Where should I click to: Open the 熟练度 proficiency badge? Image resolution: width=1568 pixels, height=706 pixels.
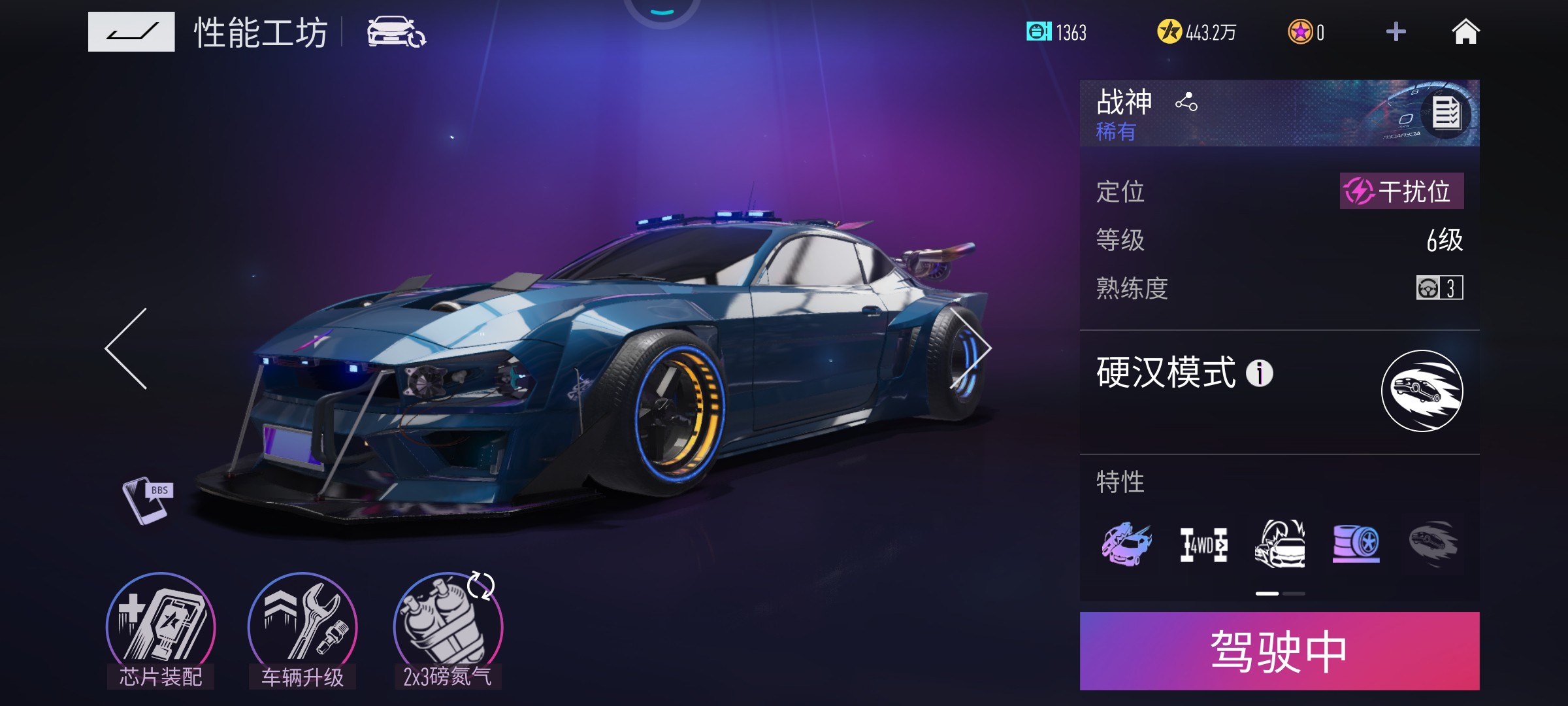pos(1439,288)
